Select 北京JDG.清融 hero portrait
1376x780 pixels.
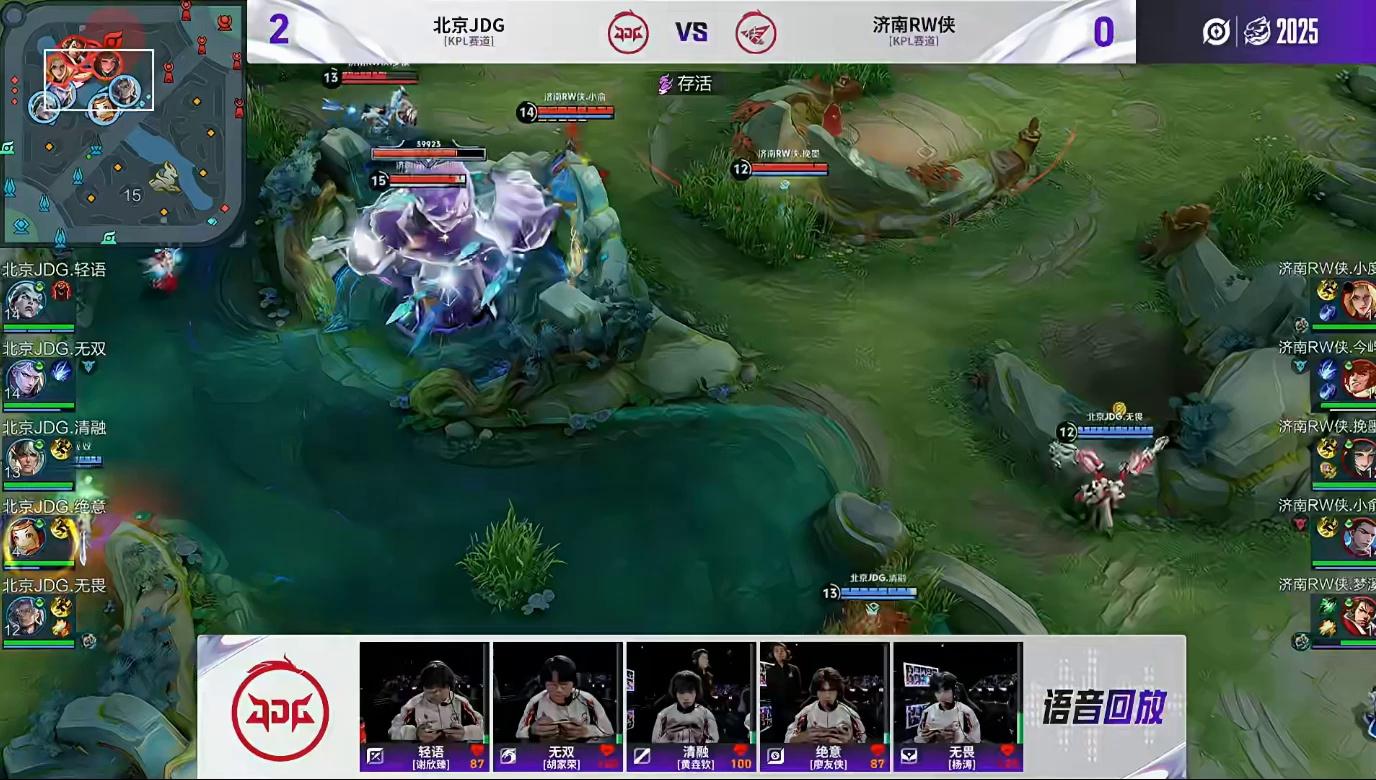click(24, 458)
